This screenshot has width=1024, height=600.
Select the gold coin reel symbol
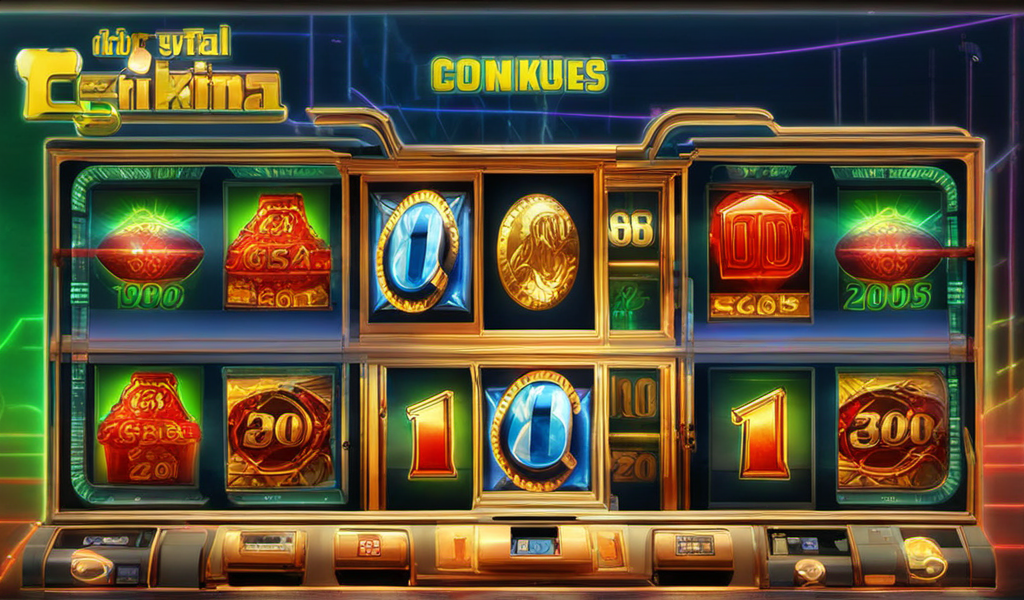click(537, 251)
